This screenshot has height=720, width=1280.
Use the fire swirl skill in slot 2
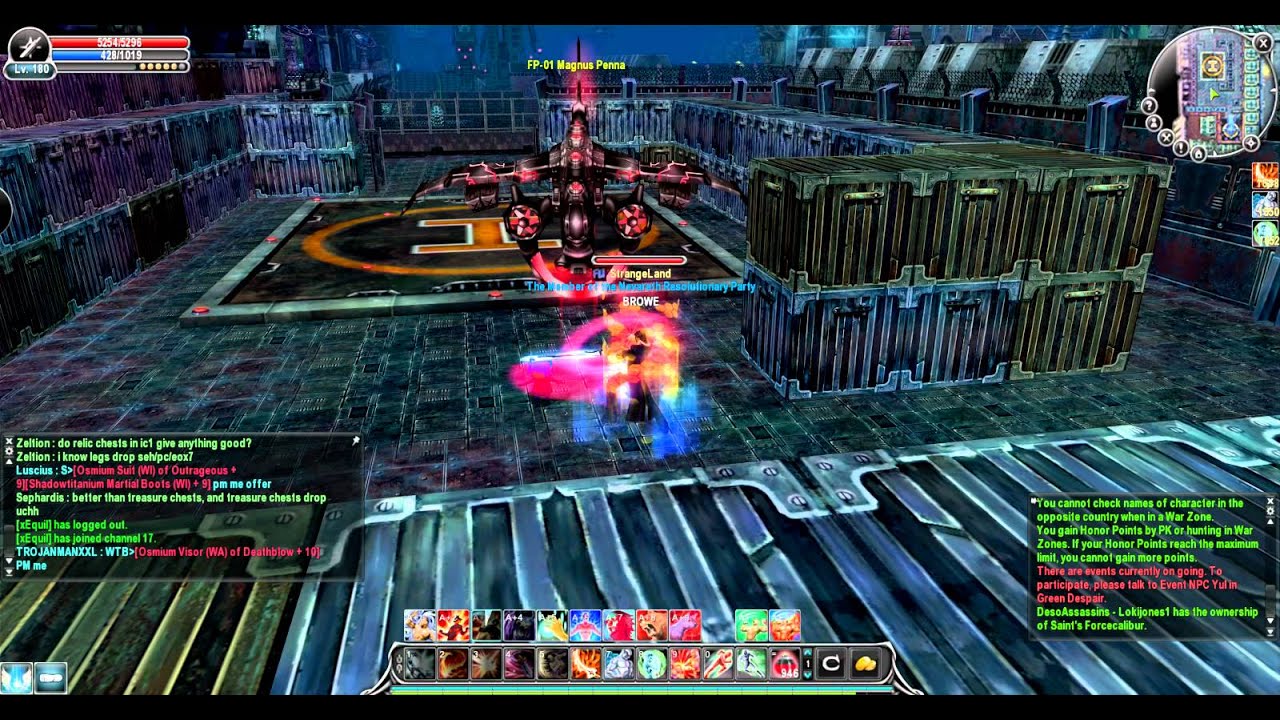click(452, 664)
